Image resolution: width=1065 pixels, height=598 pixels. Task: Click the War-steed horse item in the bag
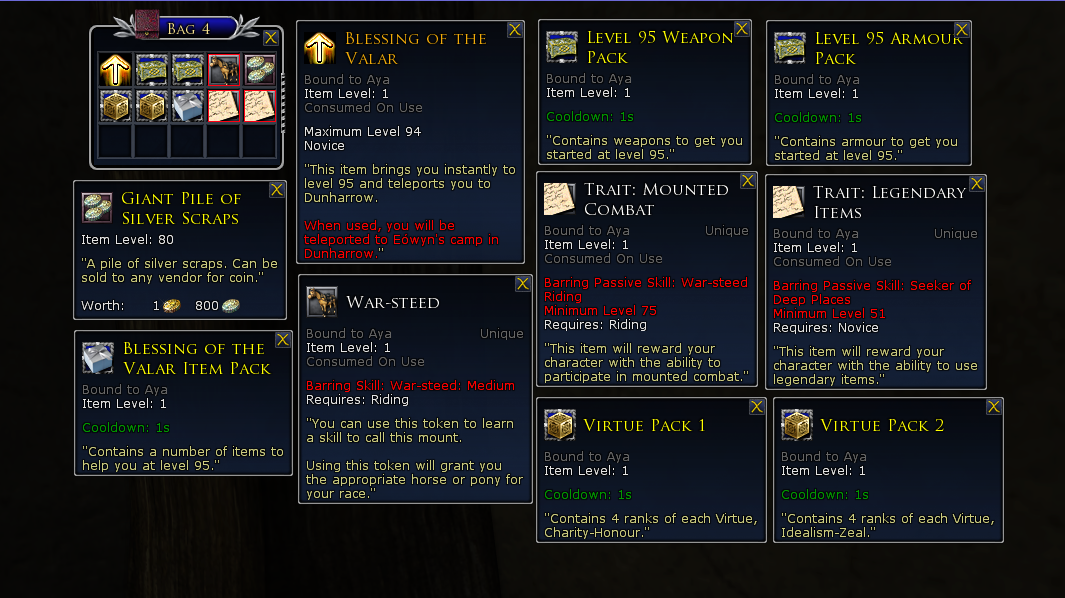223,69
